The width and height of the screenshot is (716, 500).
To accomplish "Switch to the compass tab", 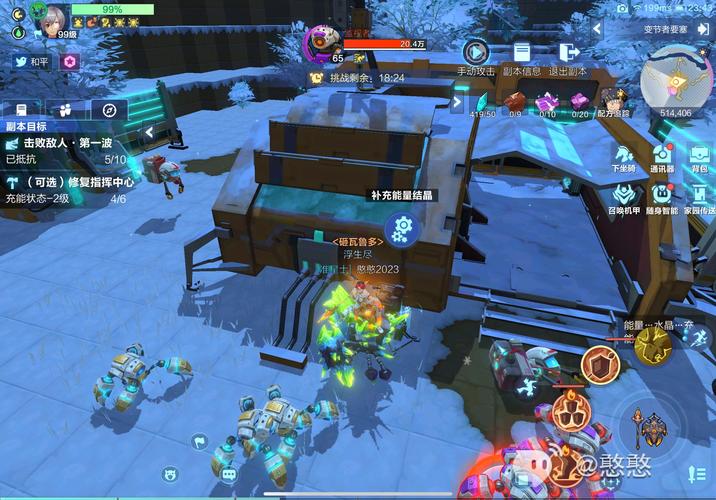I will click(109, 110).
